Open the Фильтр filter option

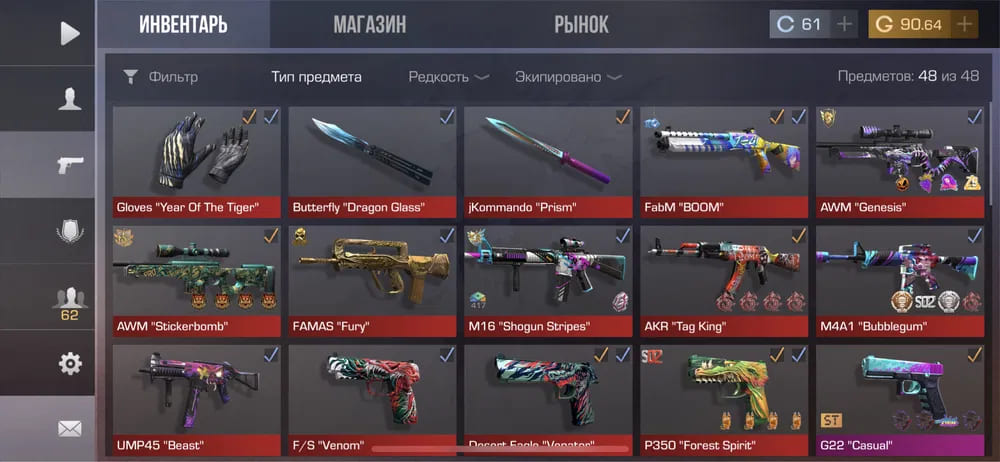(161, 77)
